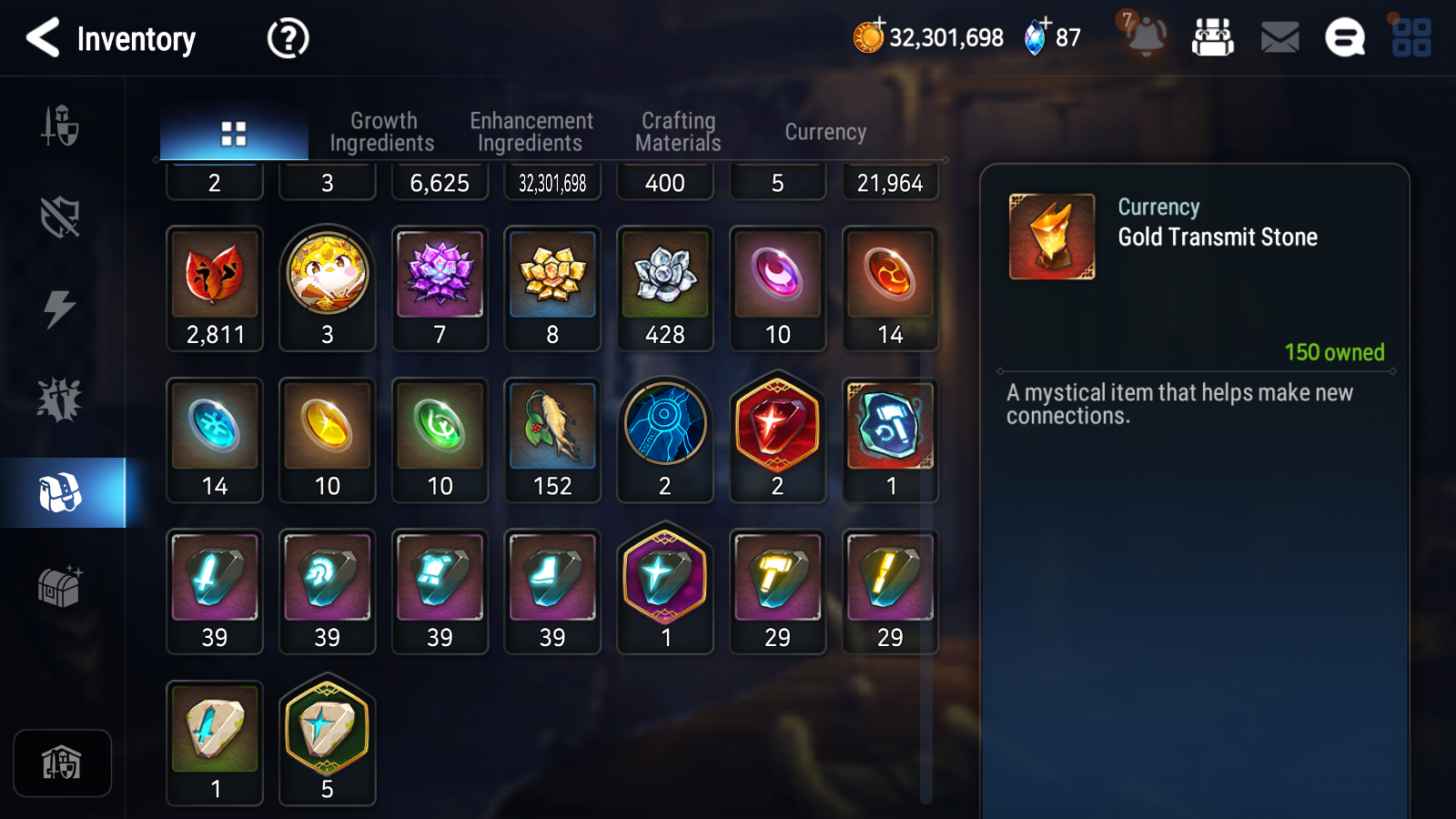This screenshot has width=1456, height=819.
Task: Select the ginseng root item slot
Action: pos(552,440)
